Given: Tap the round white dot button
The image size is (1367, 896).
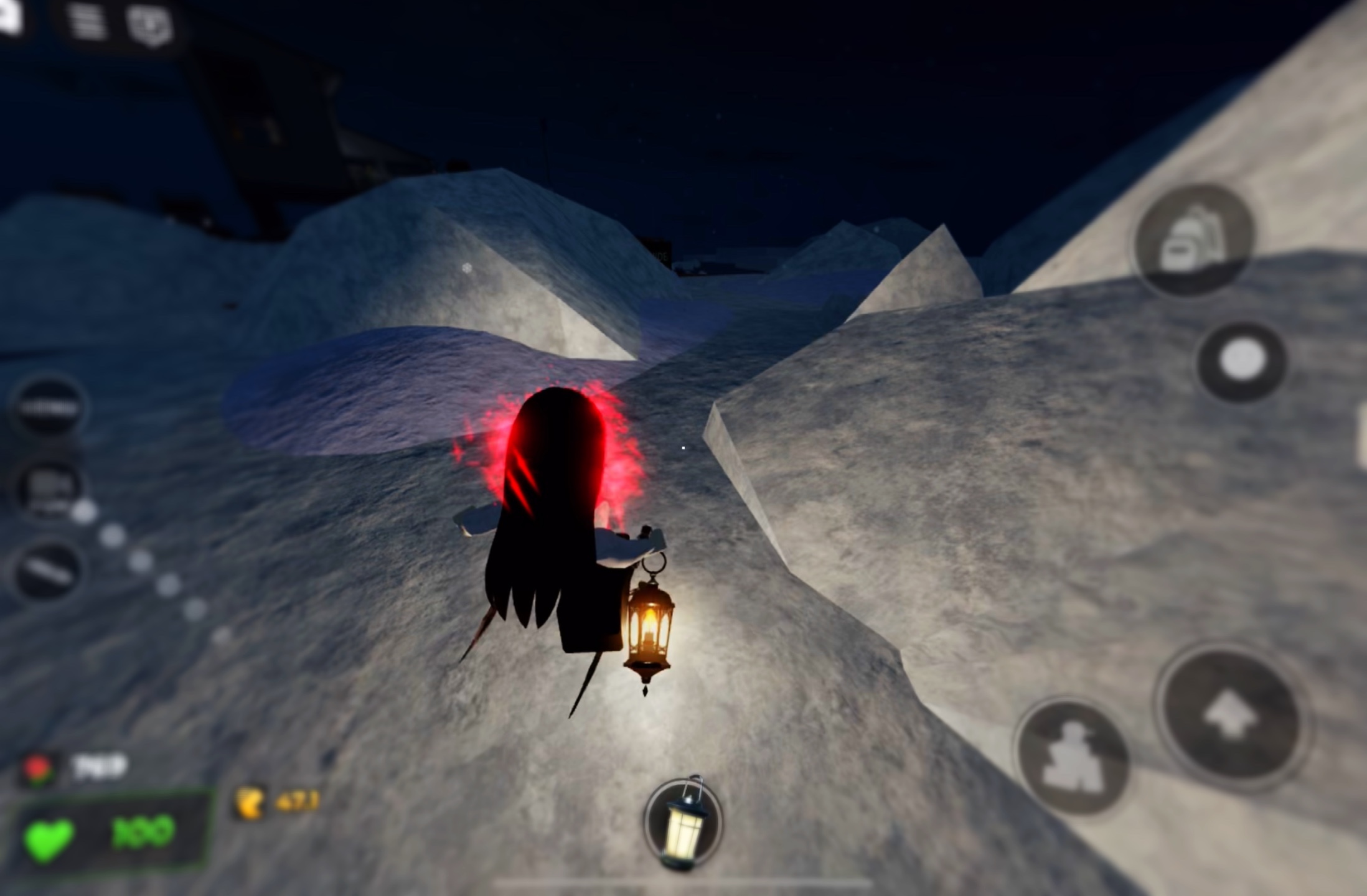Looking at the screenshot, I should [x=1242, y=361].
